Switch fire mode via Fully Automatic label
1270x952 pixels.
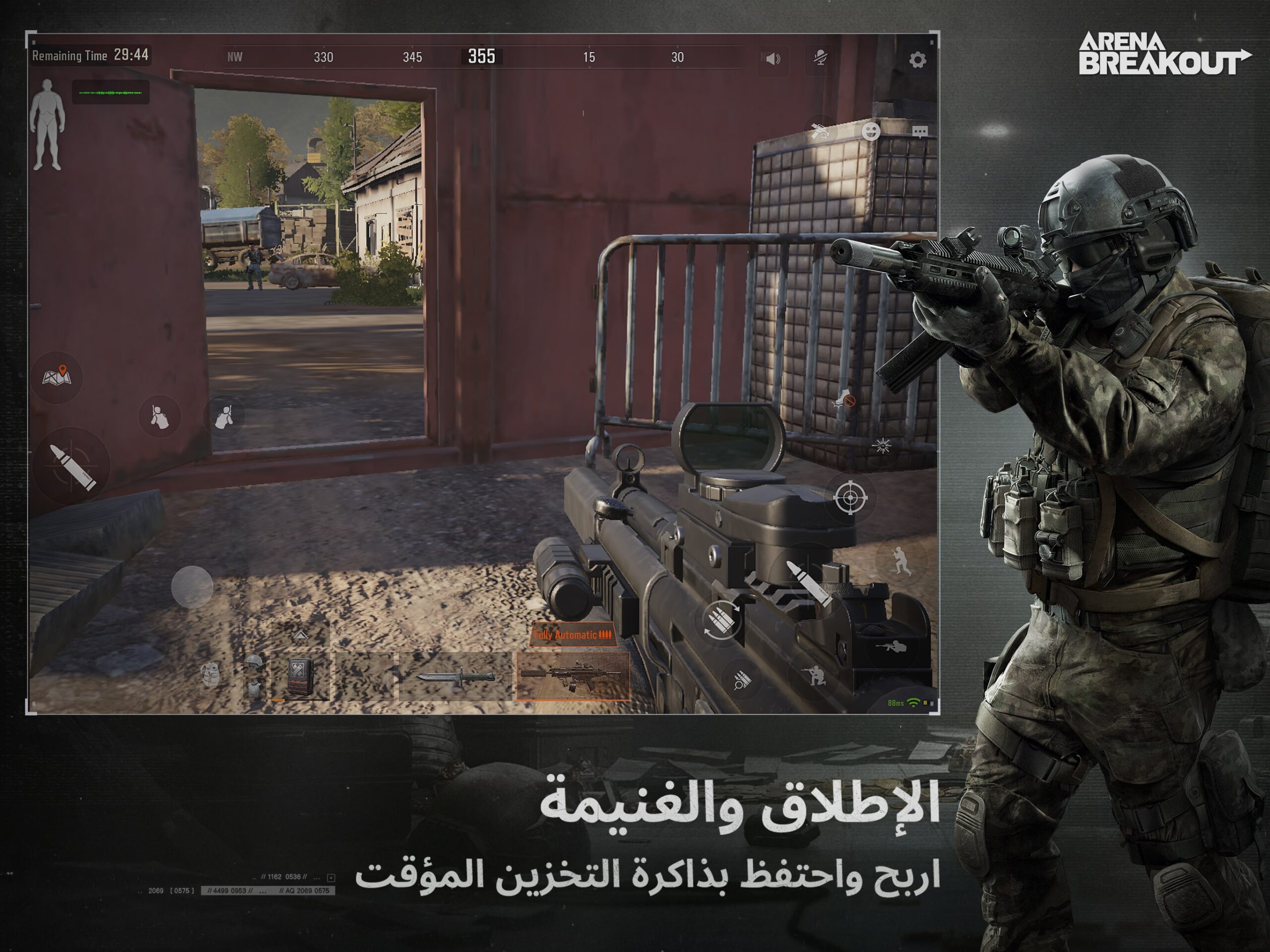(x=572, y=635)
